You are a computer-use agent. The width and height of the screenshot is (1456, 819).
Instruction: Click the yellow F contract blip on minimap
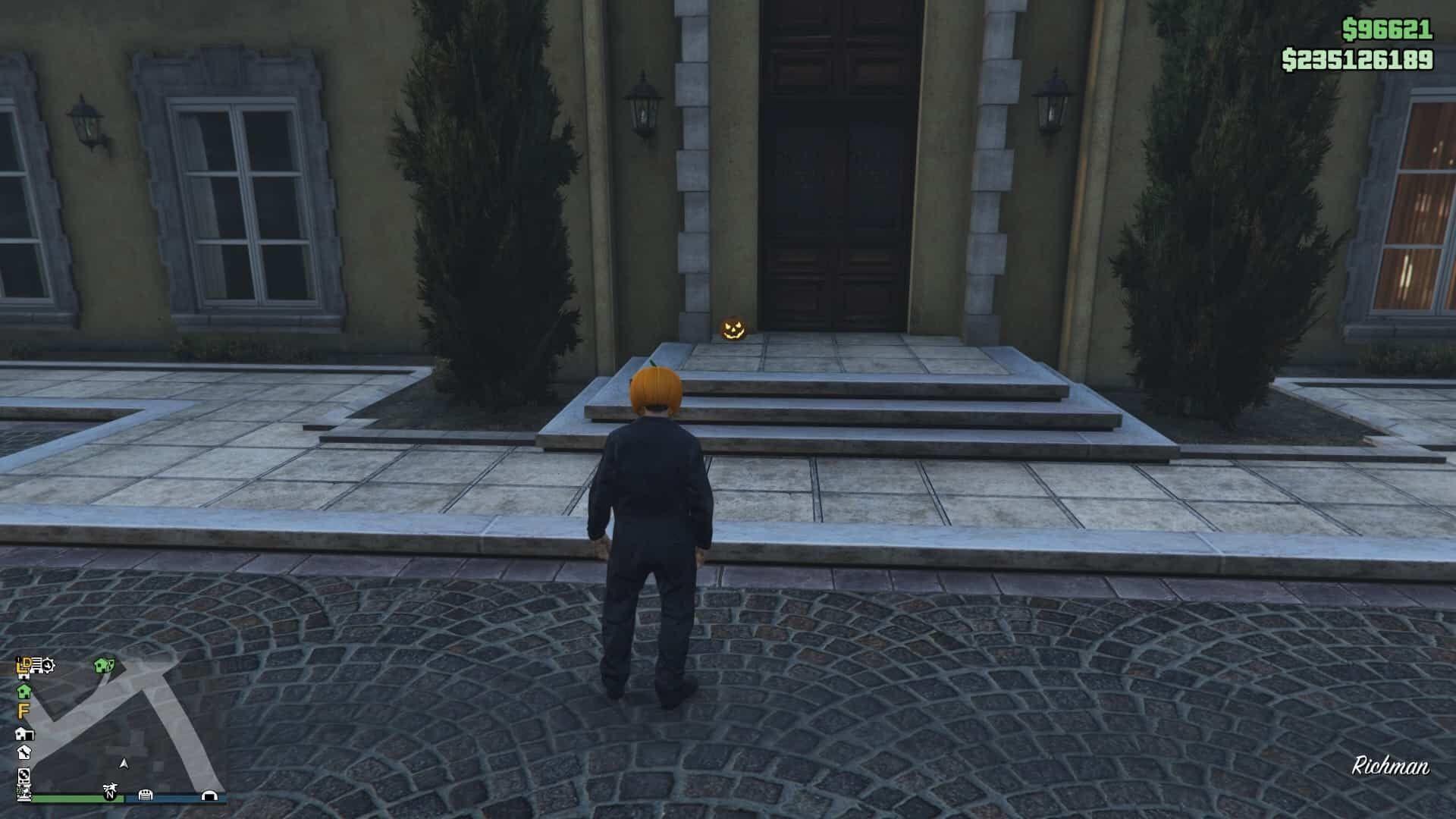23,711
